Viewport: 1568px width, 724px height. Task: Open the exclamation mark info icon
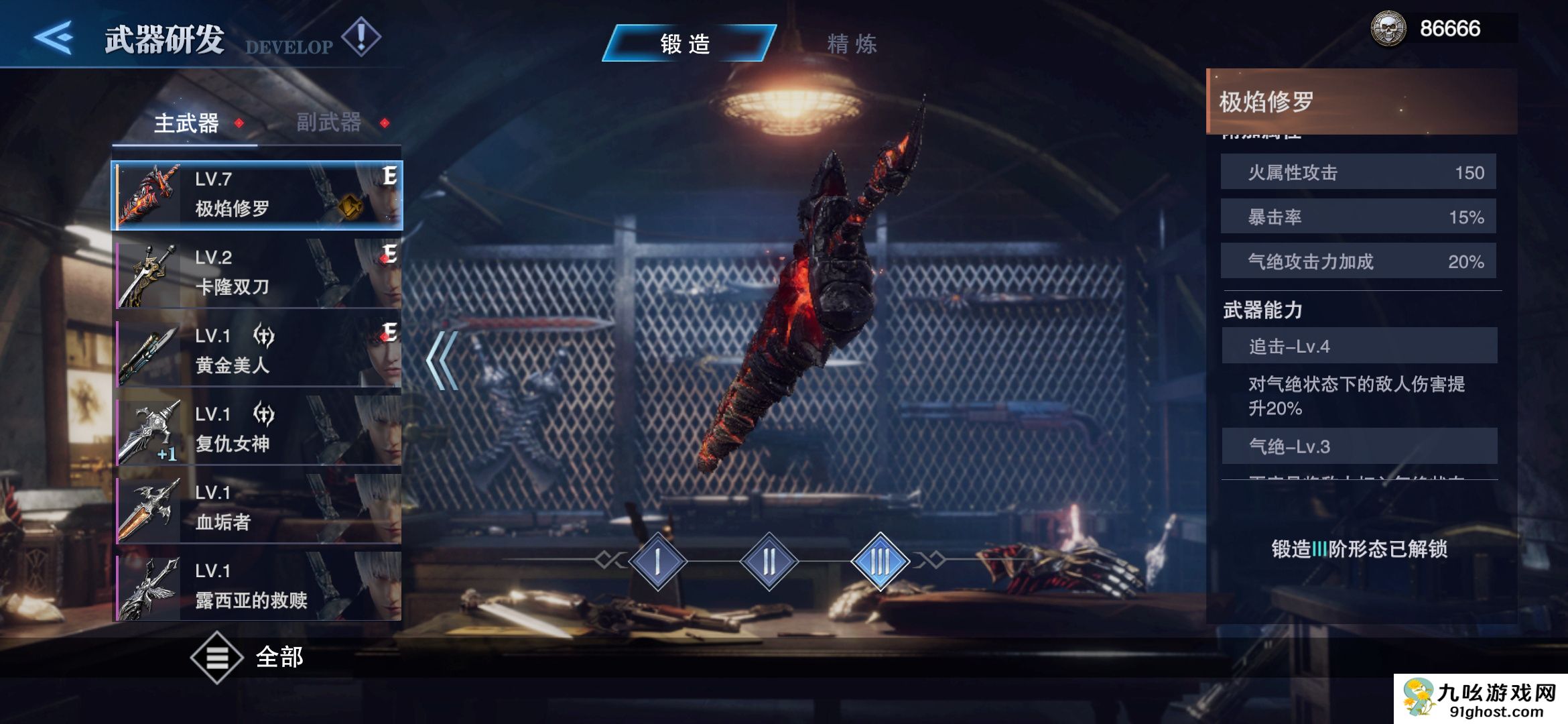[361, 36]
